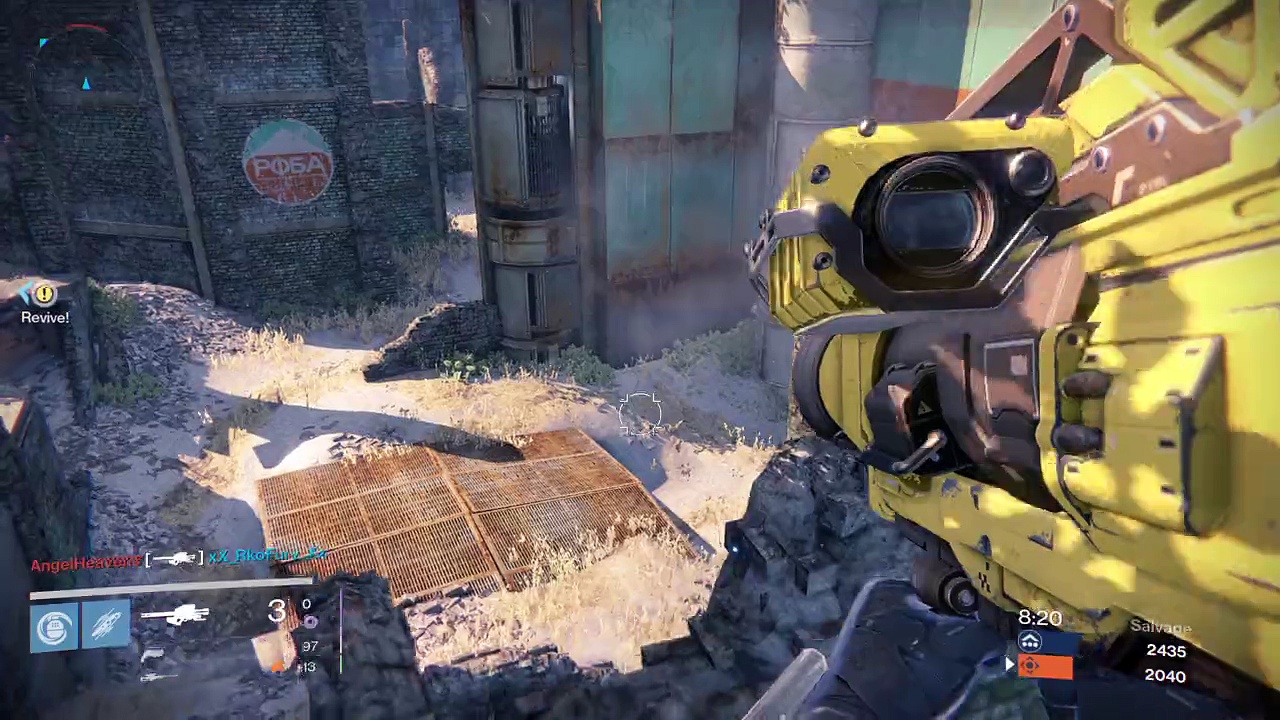Switch to the sidearm weapon icon
The image size is (1280, 720).
click(x=152, y=654)
